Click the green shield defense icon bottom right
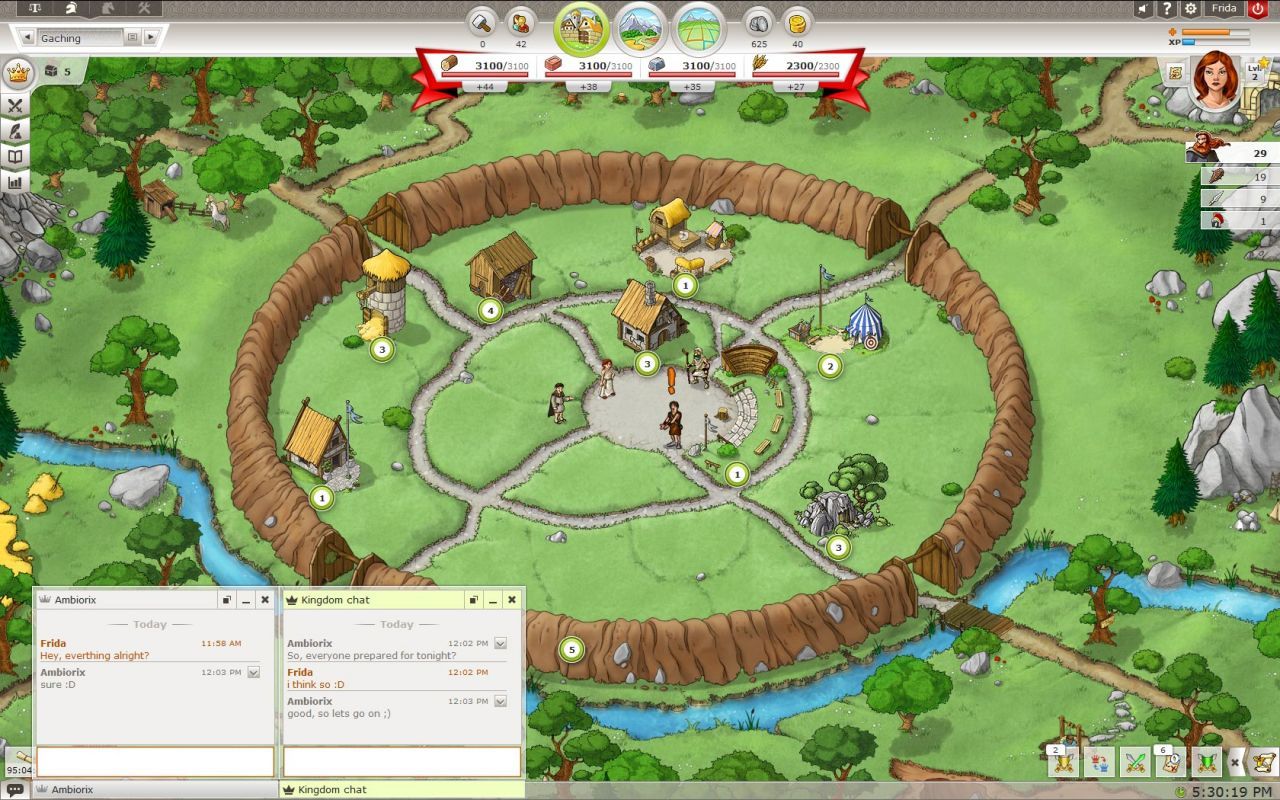This screenshot has height=800, width=1280. (x=1207, y=761)
